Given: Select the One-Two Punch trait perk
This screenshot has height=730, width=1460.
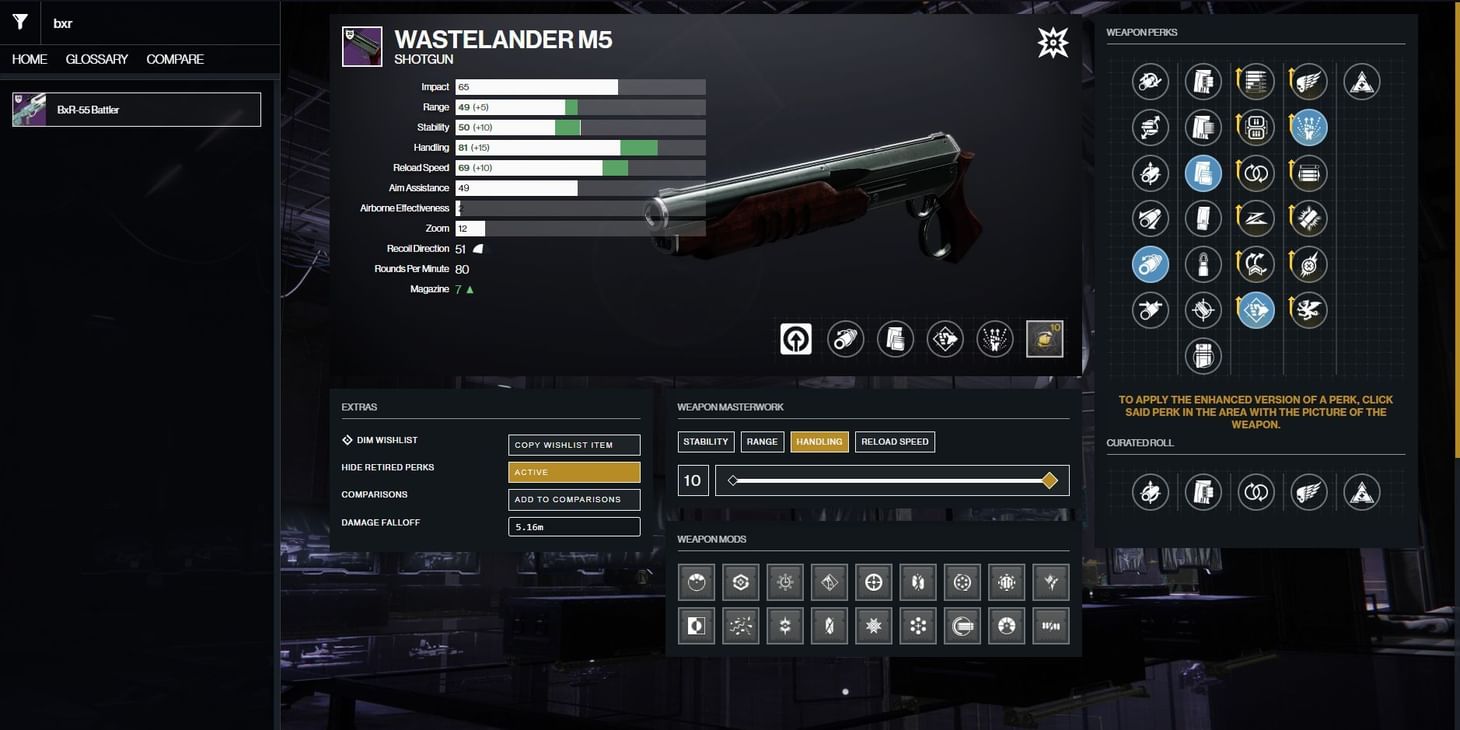Looking at the screenshot, I should pyautogui.click(x=1255, y=310).
